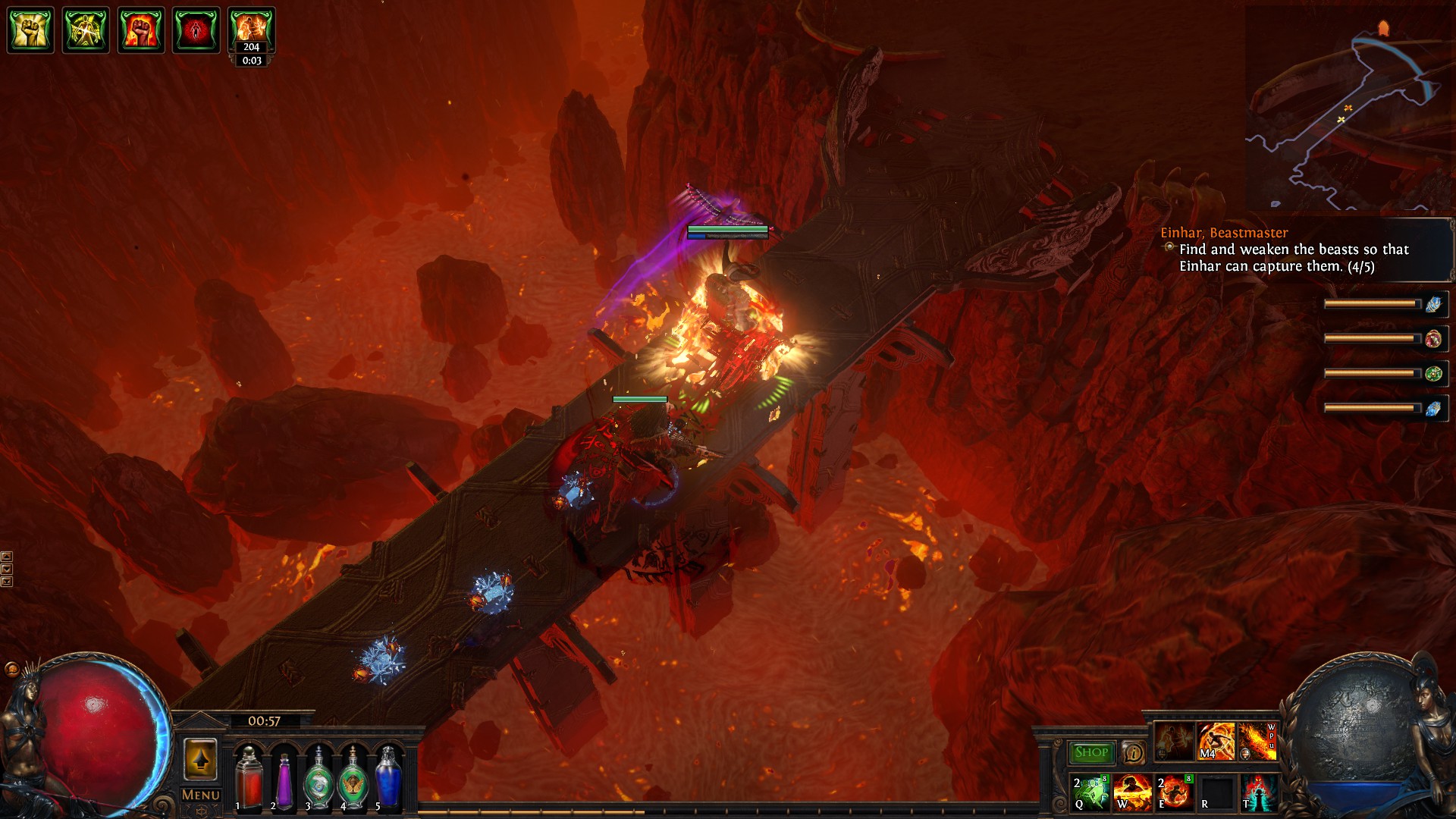The width and height of the screenshot is (1456, 819).
Task: Activate the teal and red T skill
Action: (x=1259, y=792)
